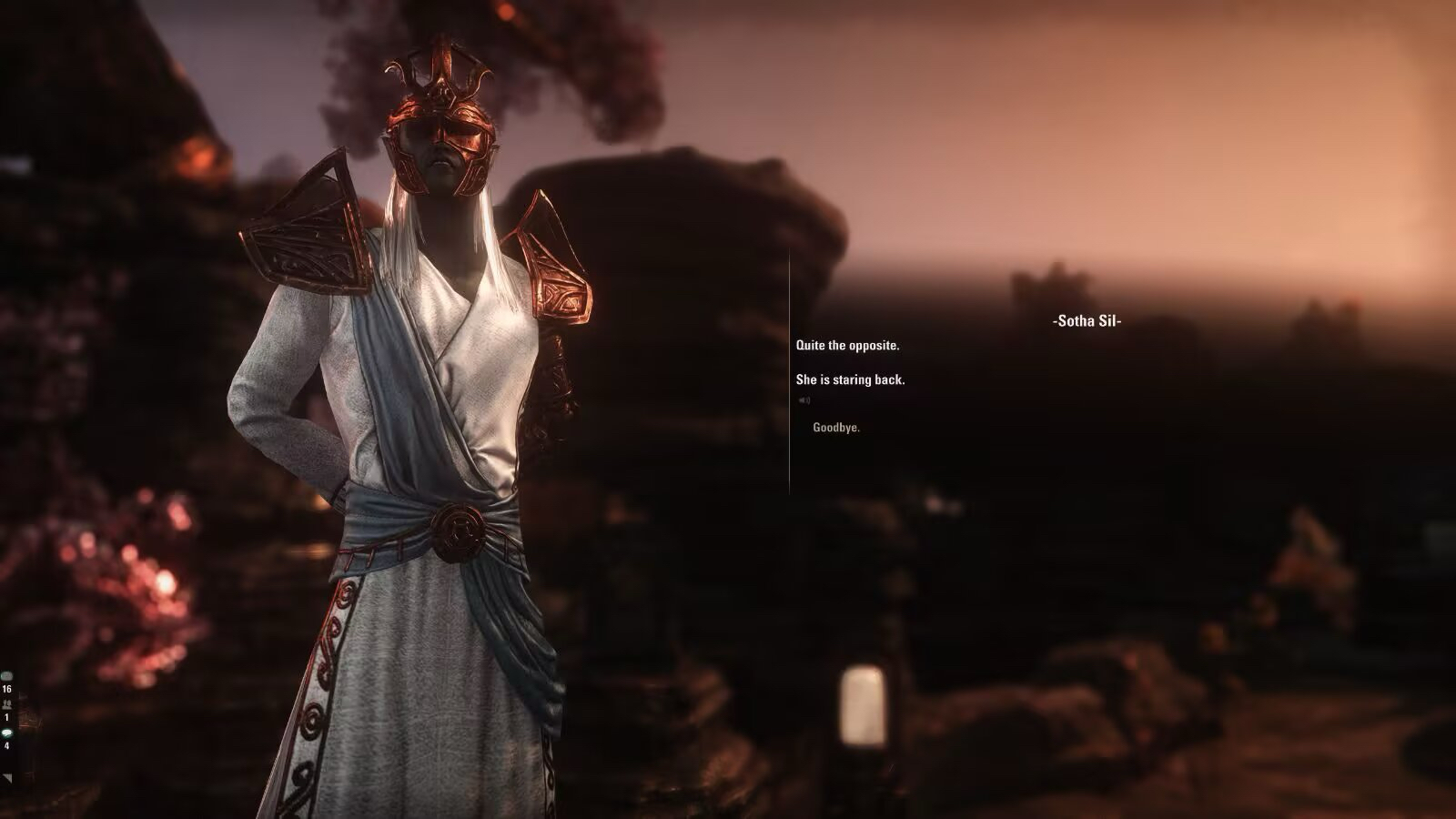Open the chat bubble icon showing 4
Screen dimensions: 1456x819
tap(7, 733)
